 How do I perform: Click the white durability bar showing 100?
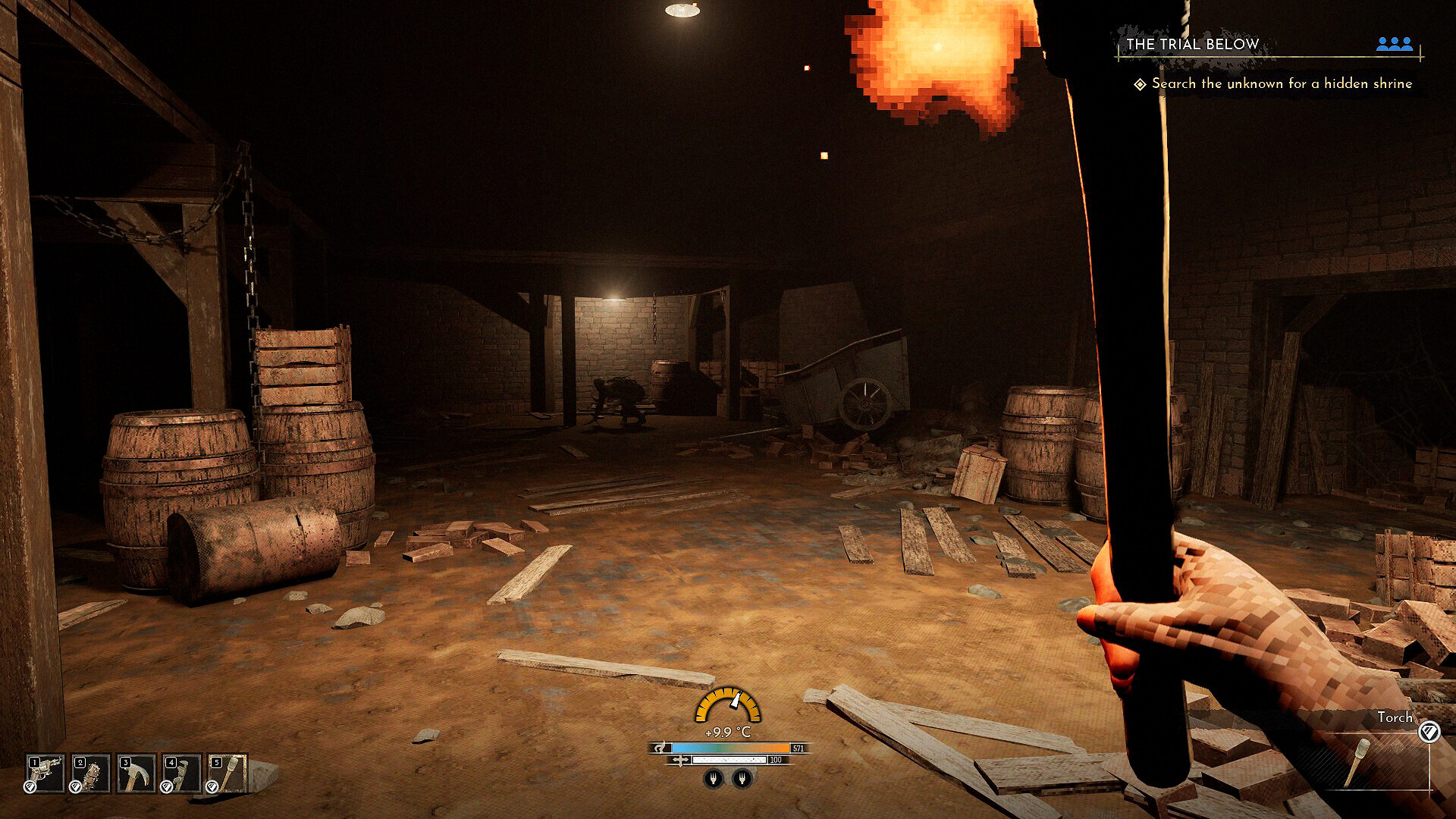tap(730, 760)
